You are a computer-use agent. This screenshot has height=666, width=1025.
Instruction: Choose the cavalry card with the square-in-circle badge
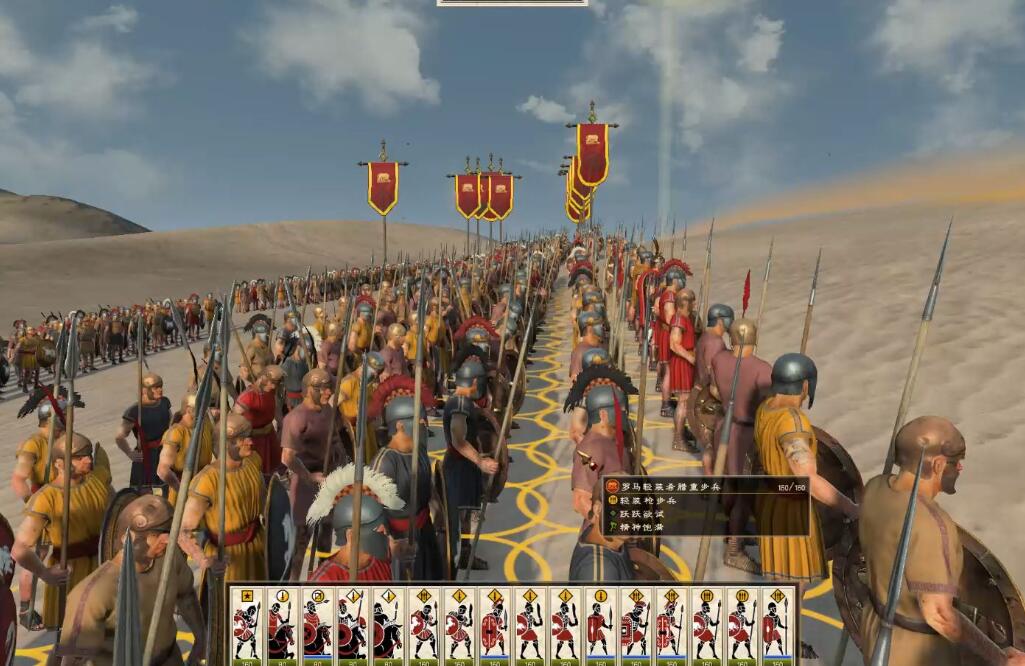pos(317,626)
